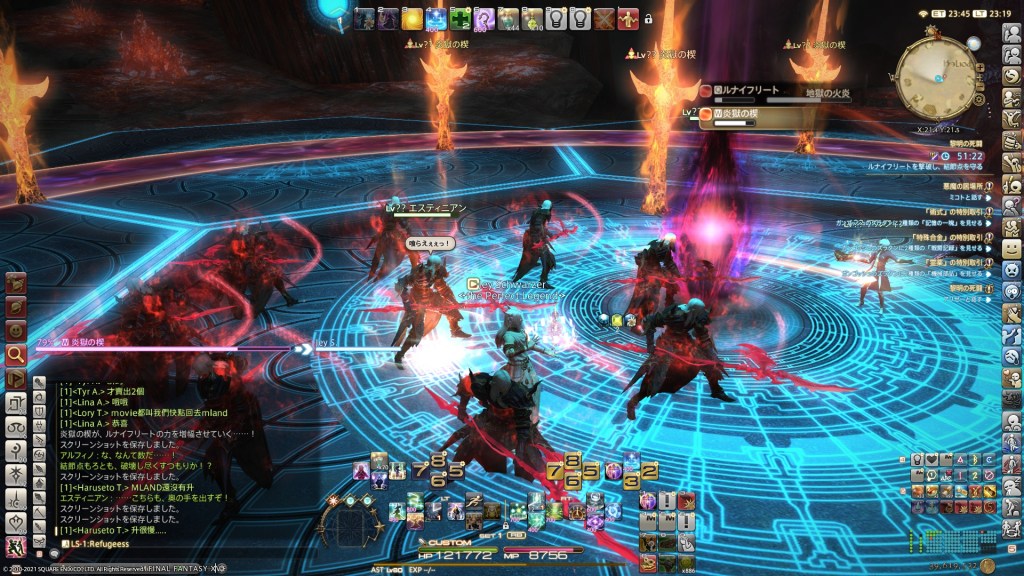Screen dimensions: 1024x576
Task: Toggle the hotbar padlock icon
Action: pos(648,18)
